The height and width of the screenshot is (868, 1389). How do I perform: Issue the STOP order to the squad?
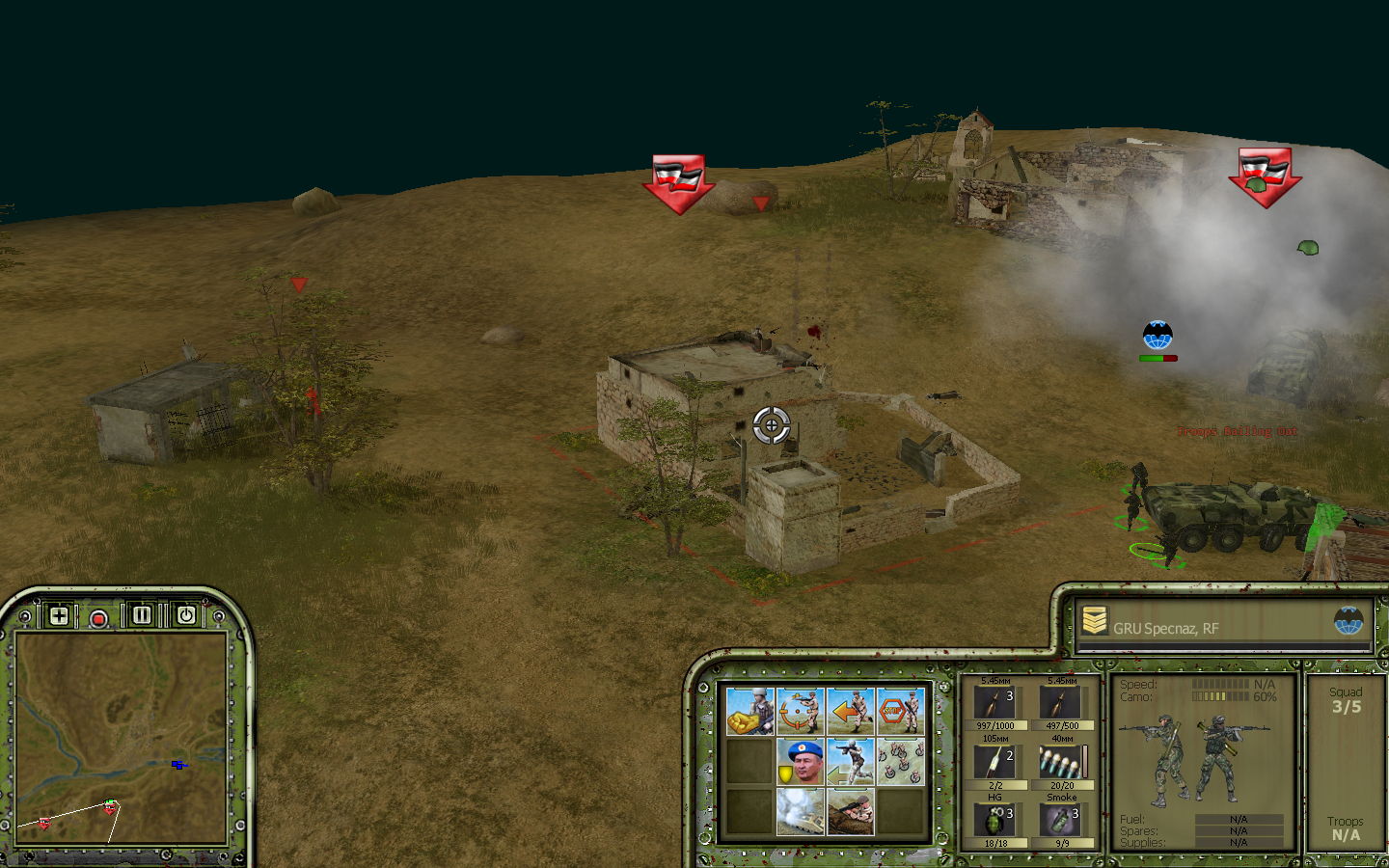click(900, 712)
